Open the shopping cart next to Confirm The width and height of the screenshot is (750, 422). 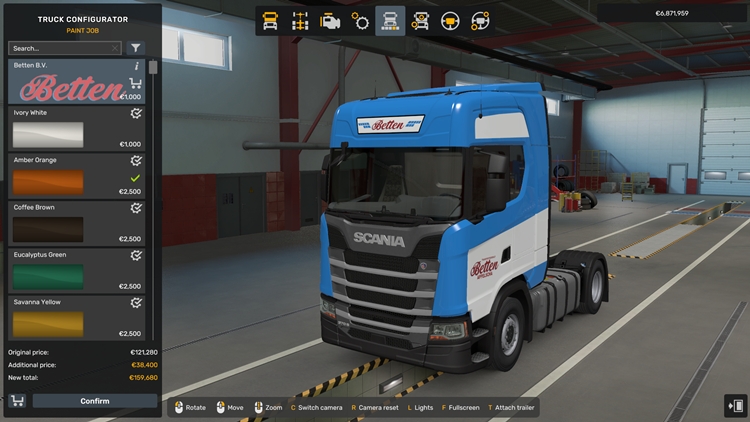tap(17, 401)
